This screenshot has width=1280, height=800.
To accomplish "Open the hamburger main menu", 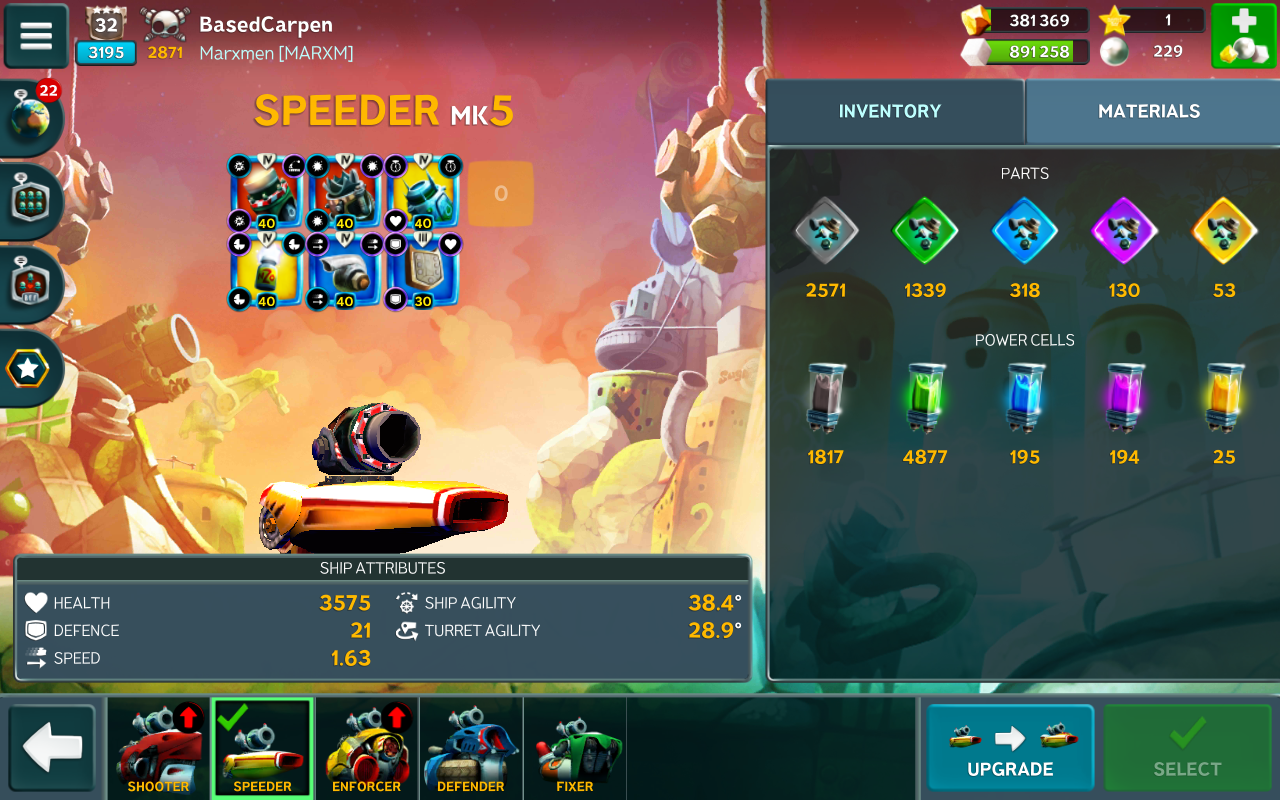I will pyautogui.click(x=36, y=36).
